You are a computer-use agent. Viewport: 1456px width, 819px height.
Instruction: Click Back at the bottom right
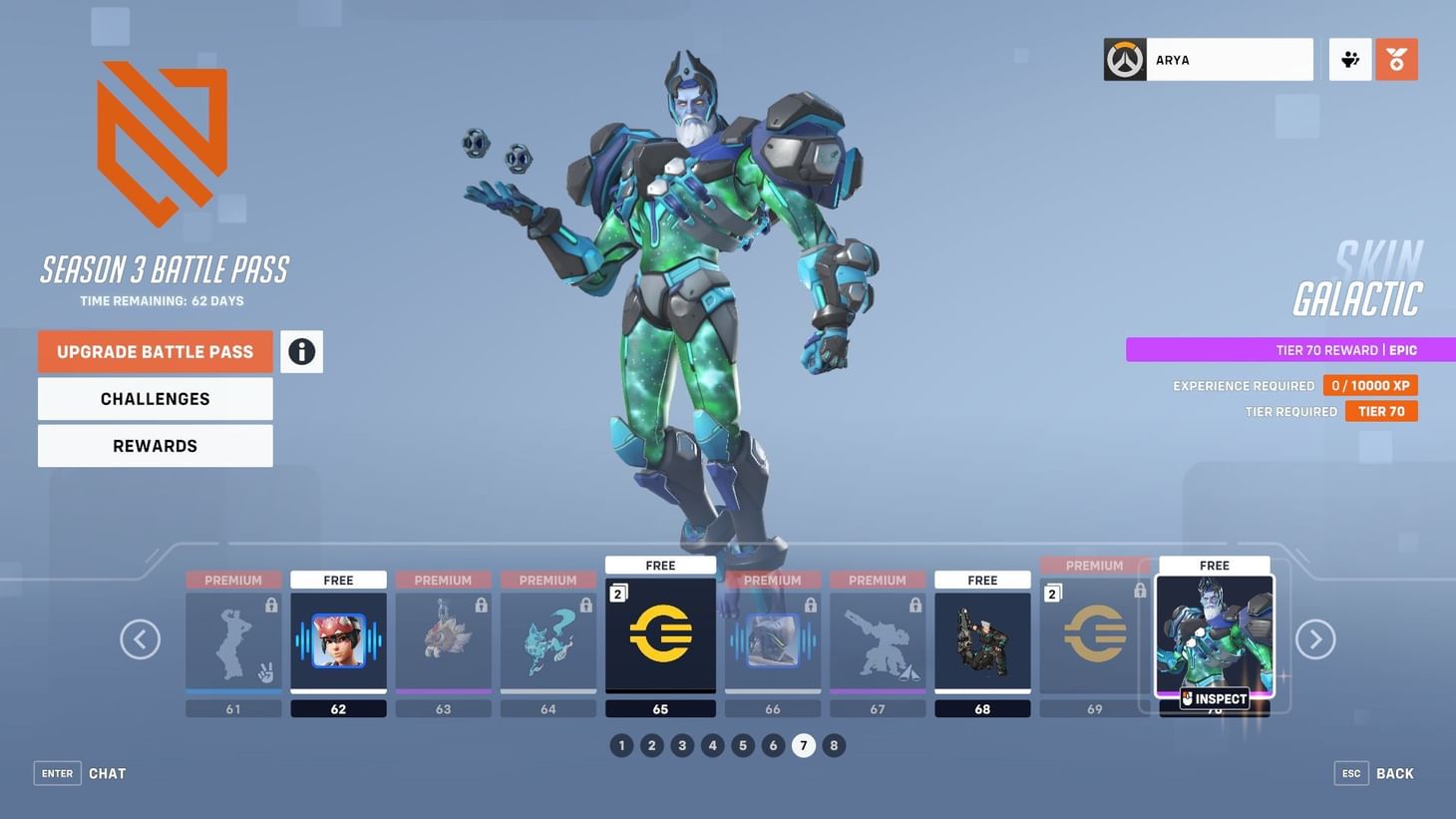[1394, 772]
